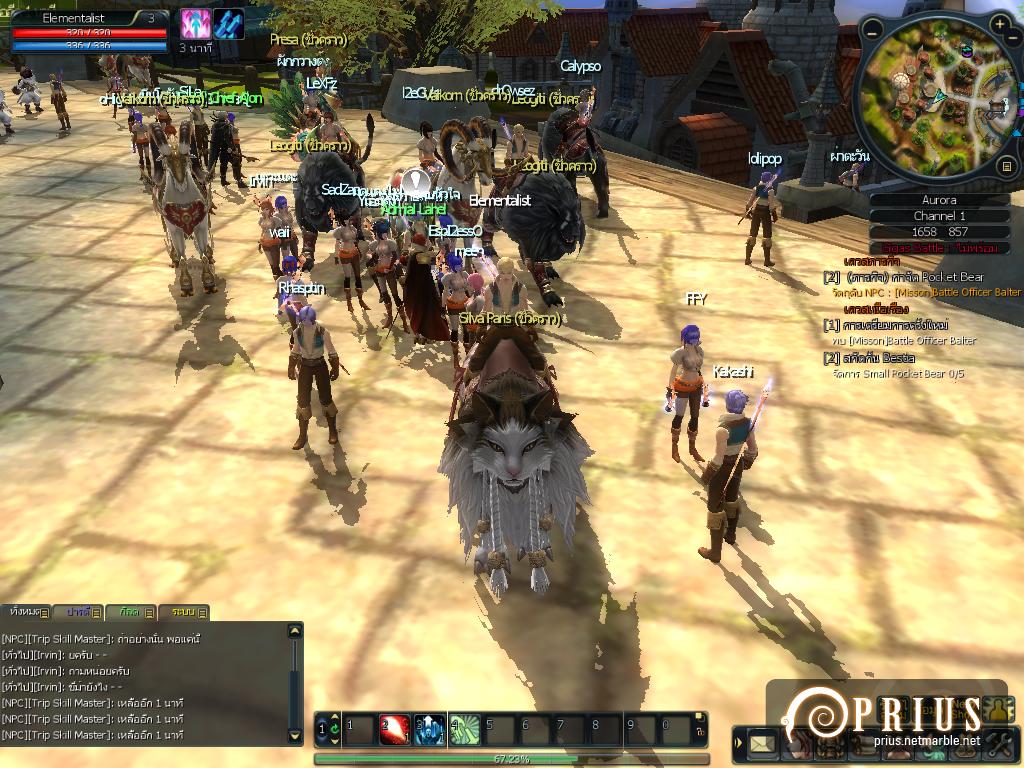Switch to the yellow system chat tab
Image resolution: width=1024 pixels, height=768 pixels.
184,612
